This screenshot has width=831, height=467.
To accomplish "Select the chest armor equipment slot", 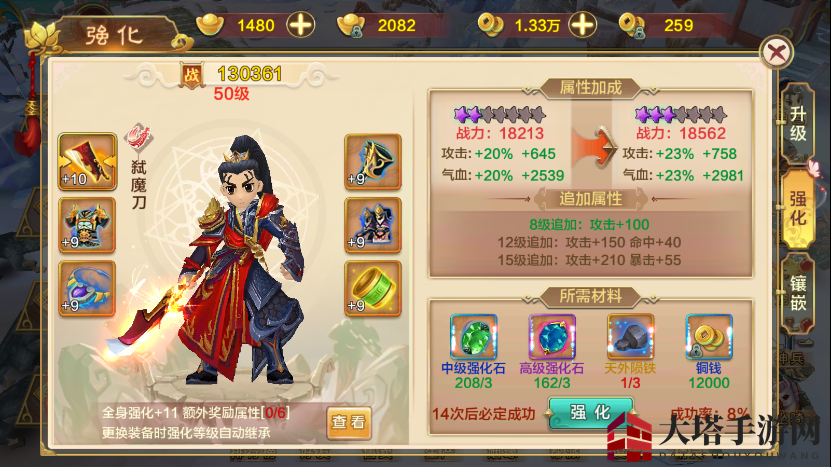I will 87,223.
